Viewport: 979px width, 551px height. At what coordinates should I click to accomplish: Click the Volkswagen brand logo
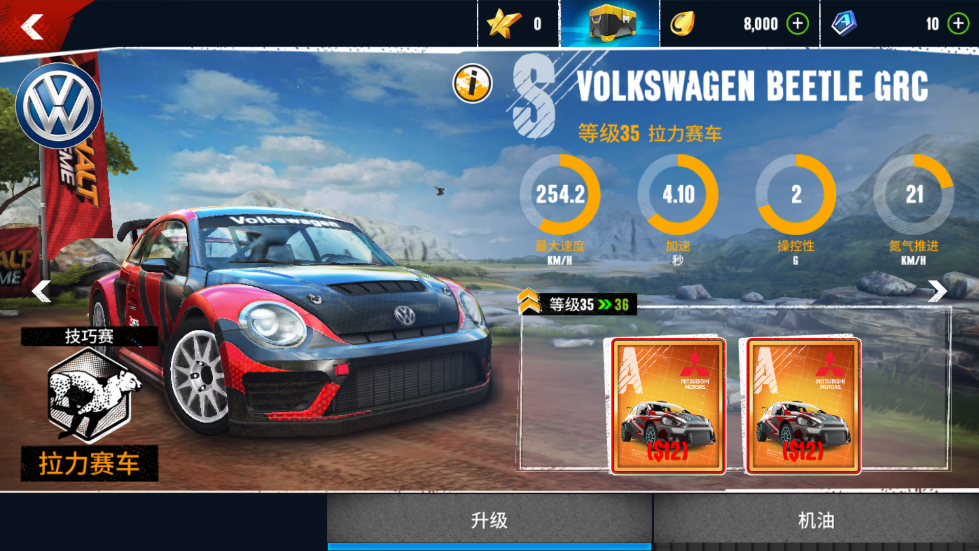pos(61,106)
